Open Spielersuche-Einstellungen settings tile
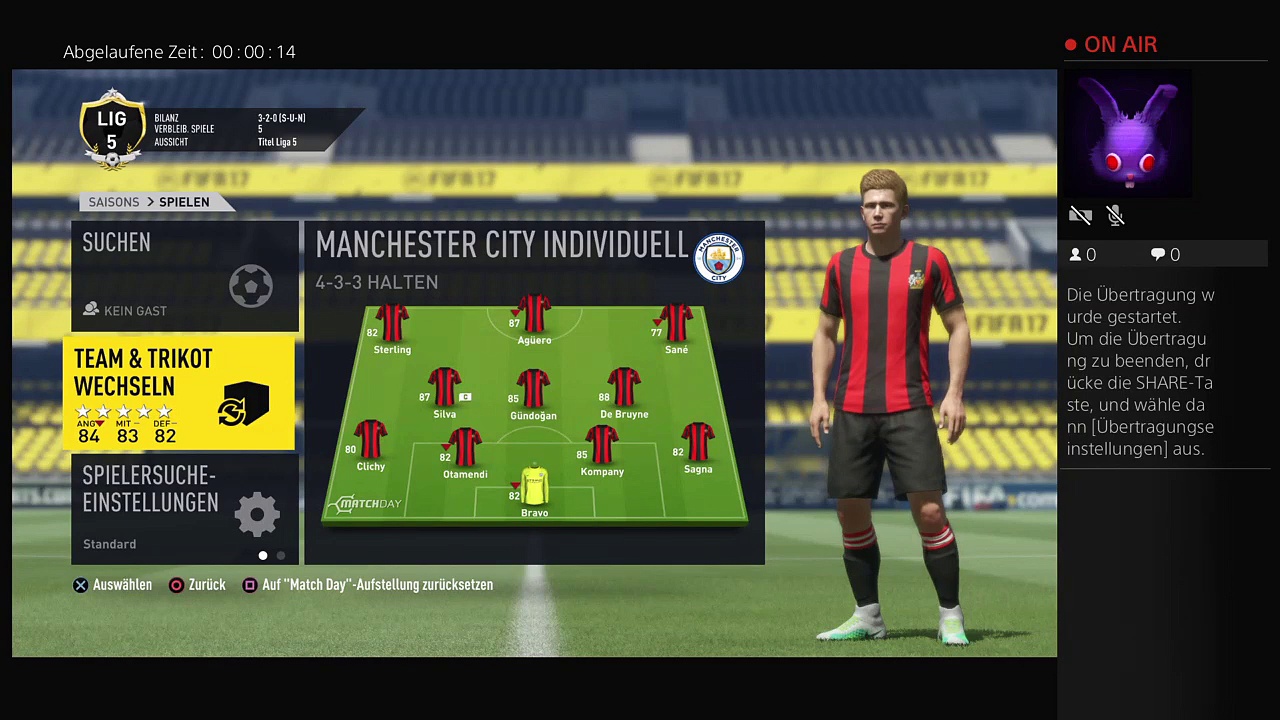The image size is (1280, 720). click(185, 508)
